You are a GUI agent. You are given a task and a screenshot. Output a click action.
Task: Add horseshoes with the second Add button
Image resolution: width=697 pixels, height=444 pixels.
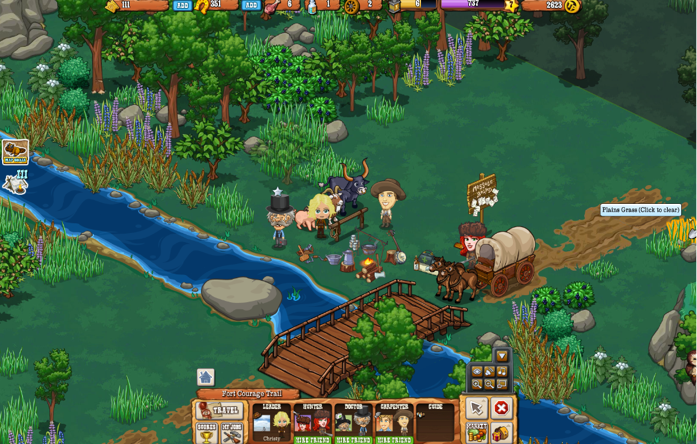(x=251, y=5)
